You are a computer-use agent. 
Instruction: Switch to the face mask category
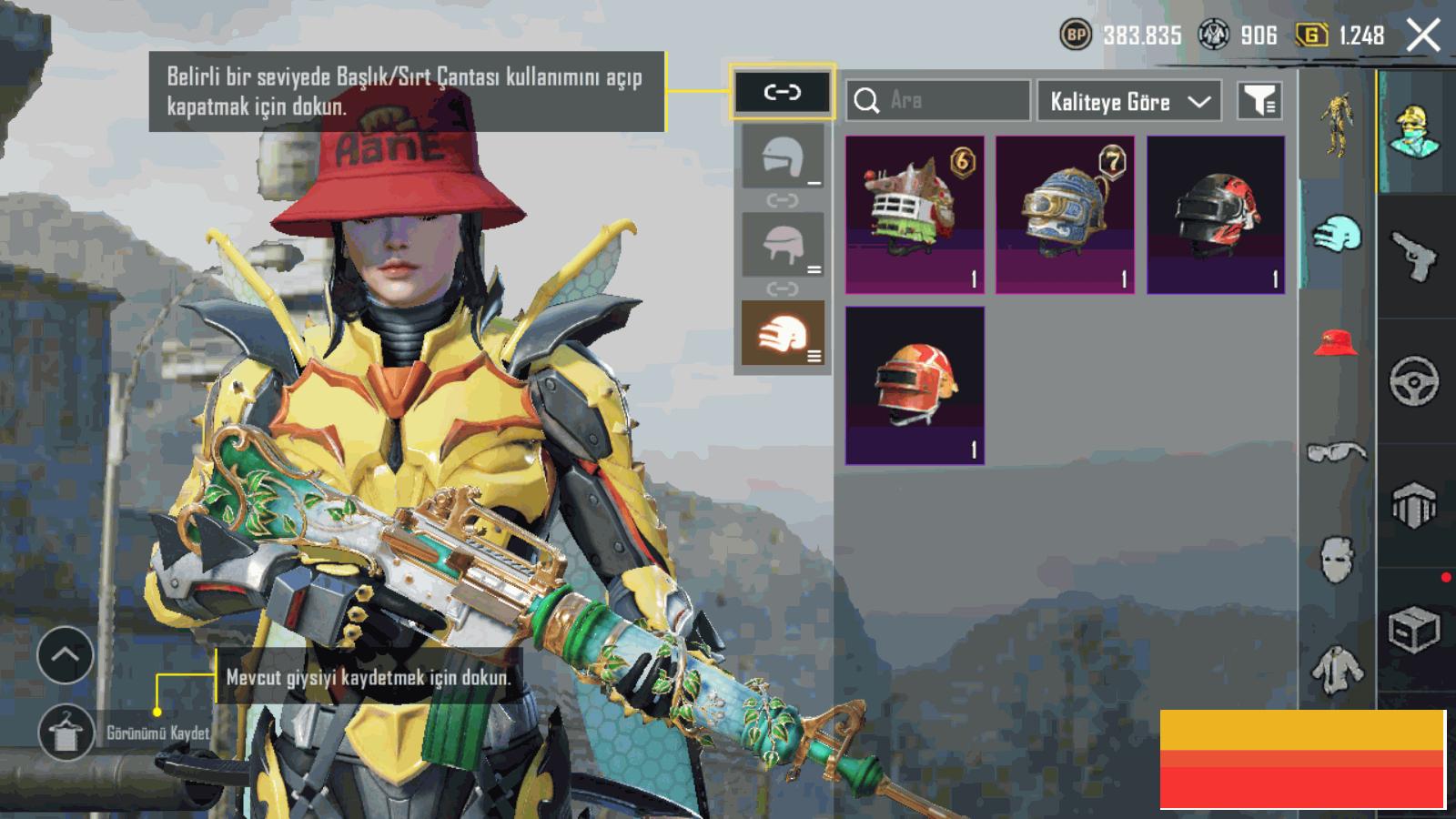pyautogui.click(x=1335, y=559)
